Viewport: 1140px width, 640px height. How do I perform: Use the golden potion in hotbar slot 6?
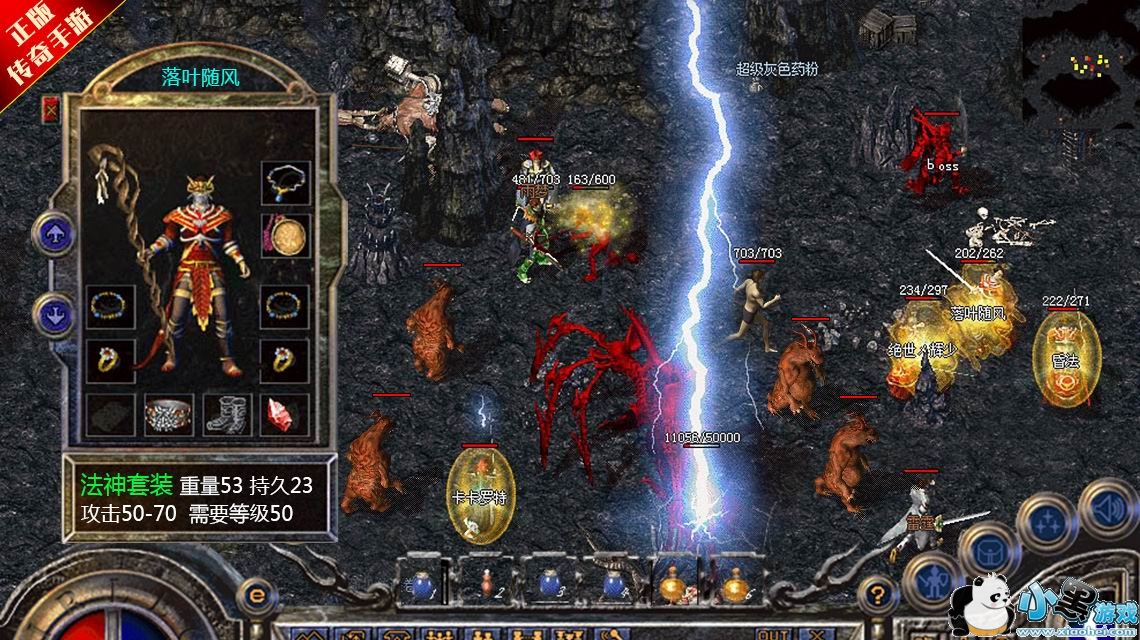click(737, 580)
